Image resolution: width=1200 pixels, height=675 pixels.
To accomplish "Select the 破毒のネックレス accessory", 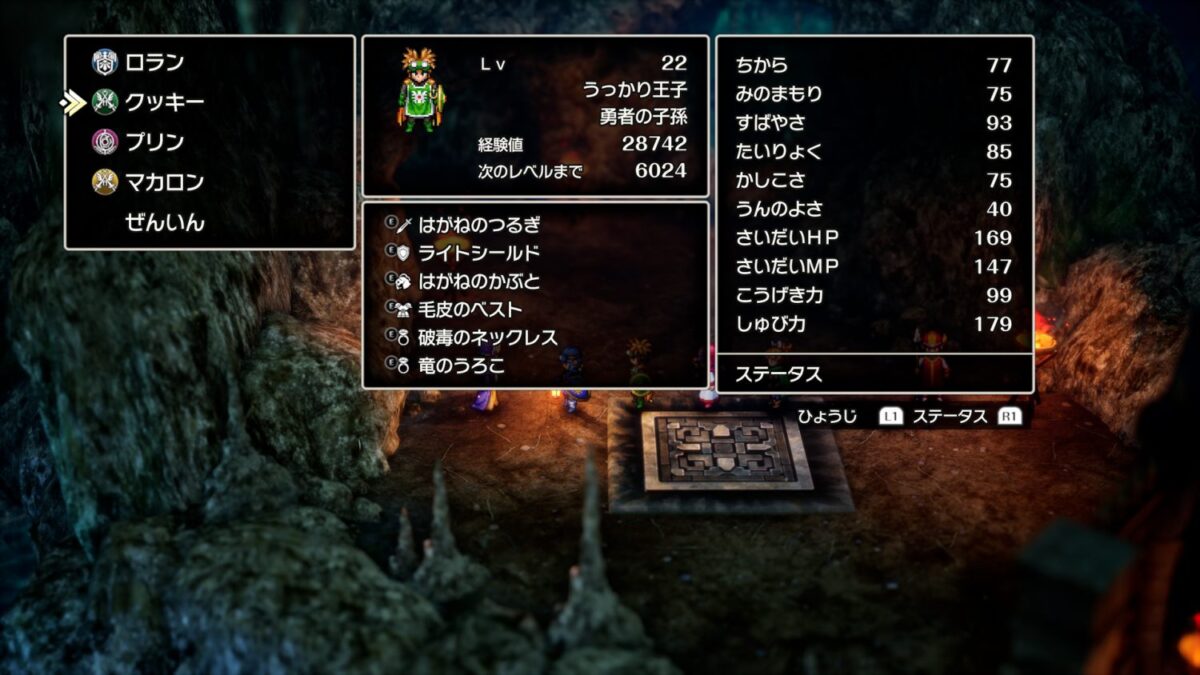I will pyautogui.click(x=488, y=338).
